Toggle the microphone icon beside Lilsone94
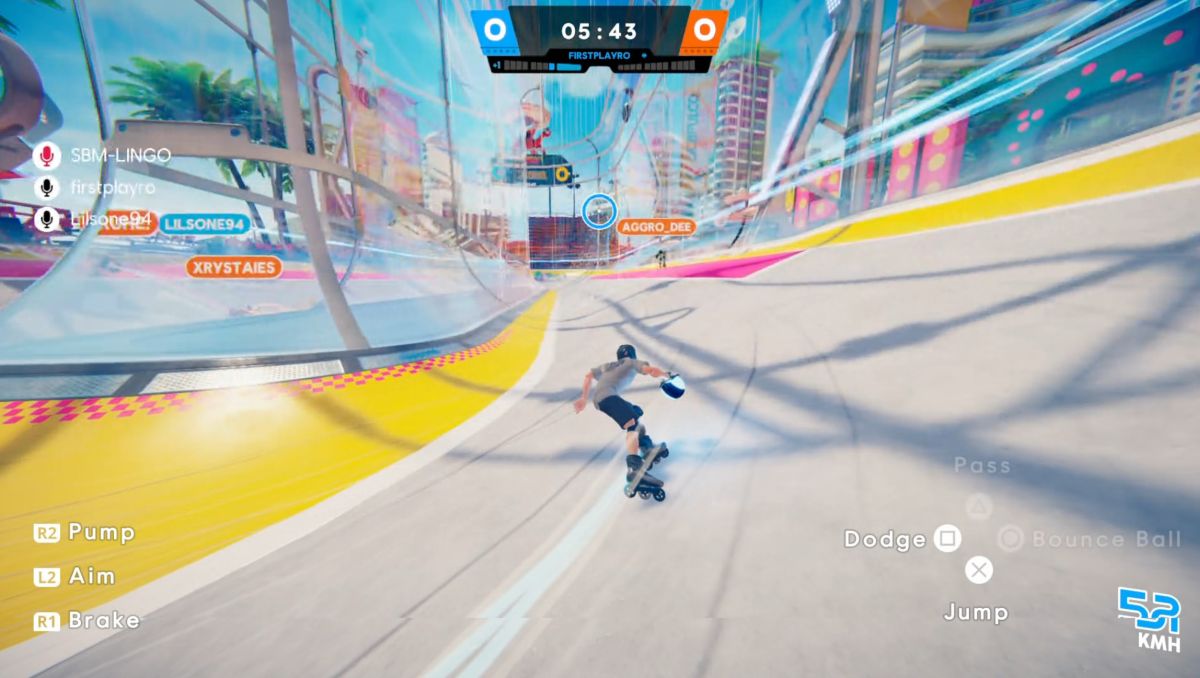This screenshot has width=1200, height=678. pos(46,219)
